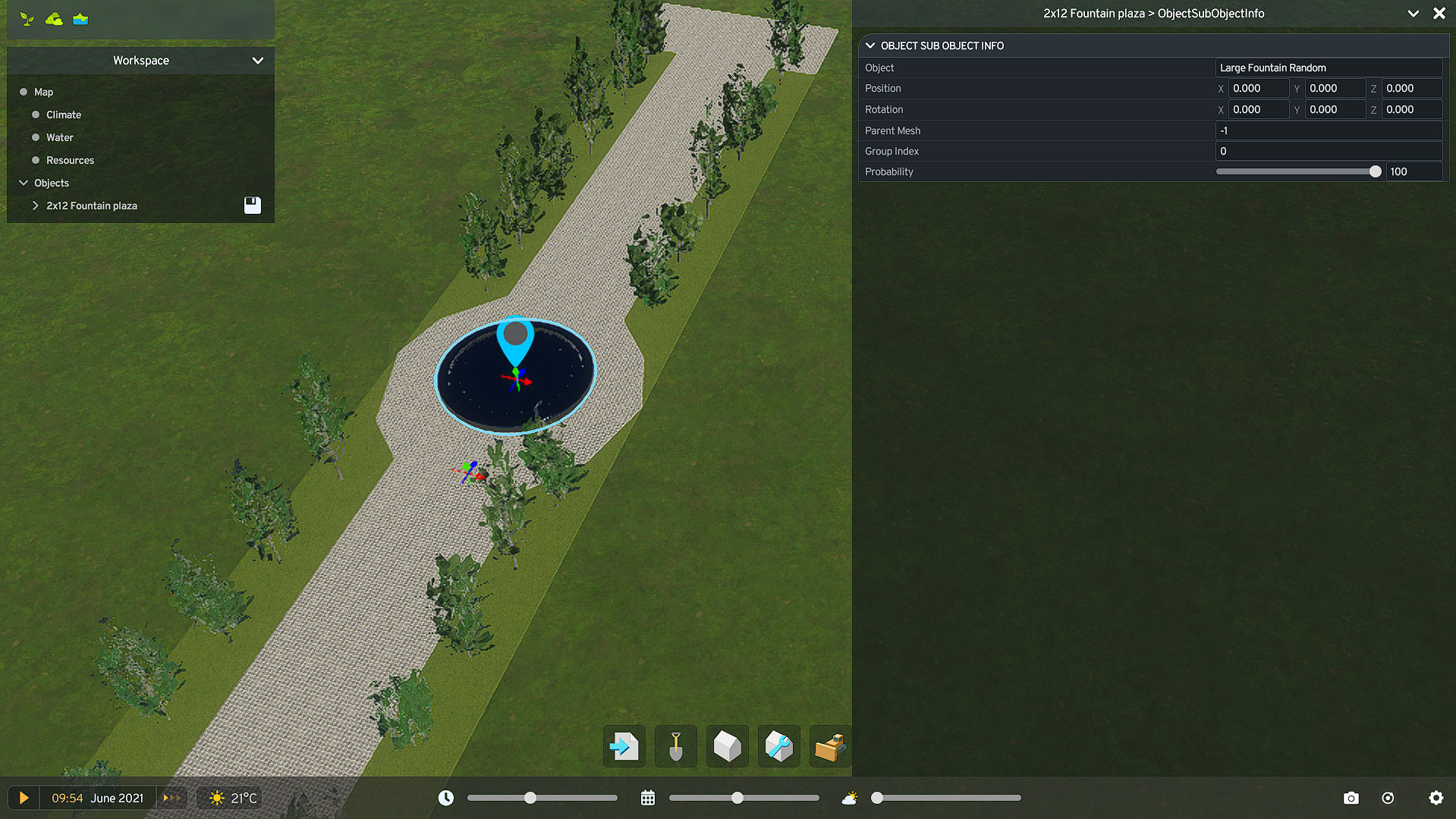
Task: Open the wrench object editing tool
Action: click(x=778, y=746)
